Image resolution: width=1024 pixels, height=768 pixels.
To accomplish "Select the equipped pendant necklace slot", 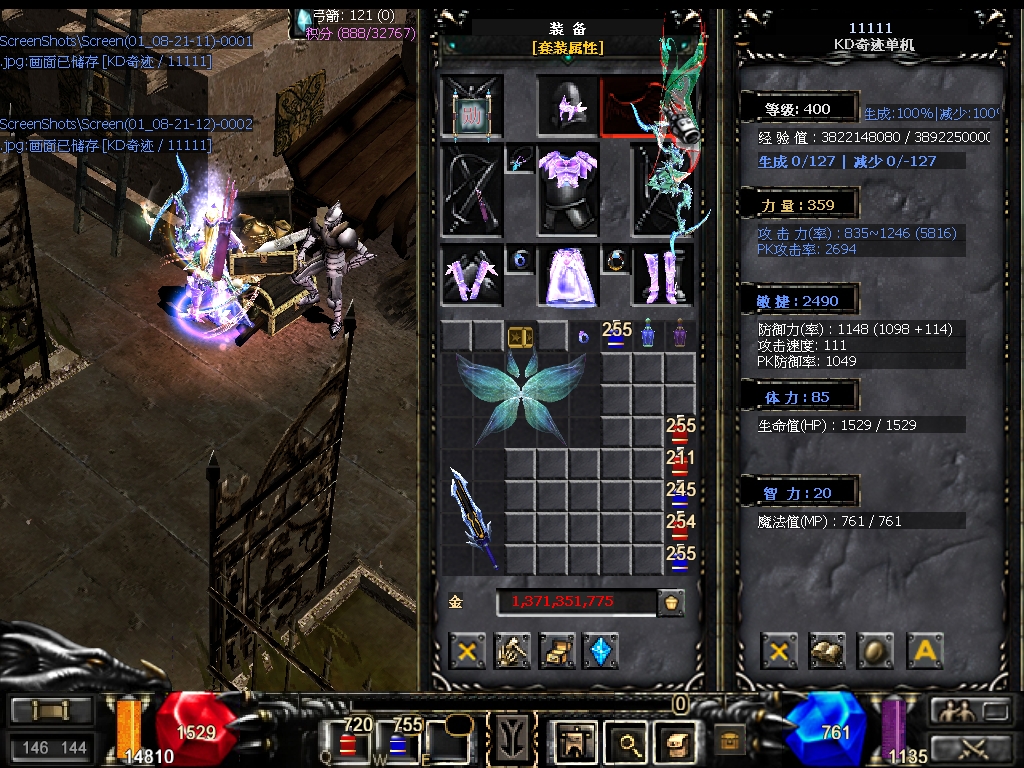I will pos(520,160).
